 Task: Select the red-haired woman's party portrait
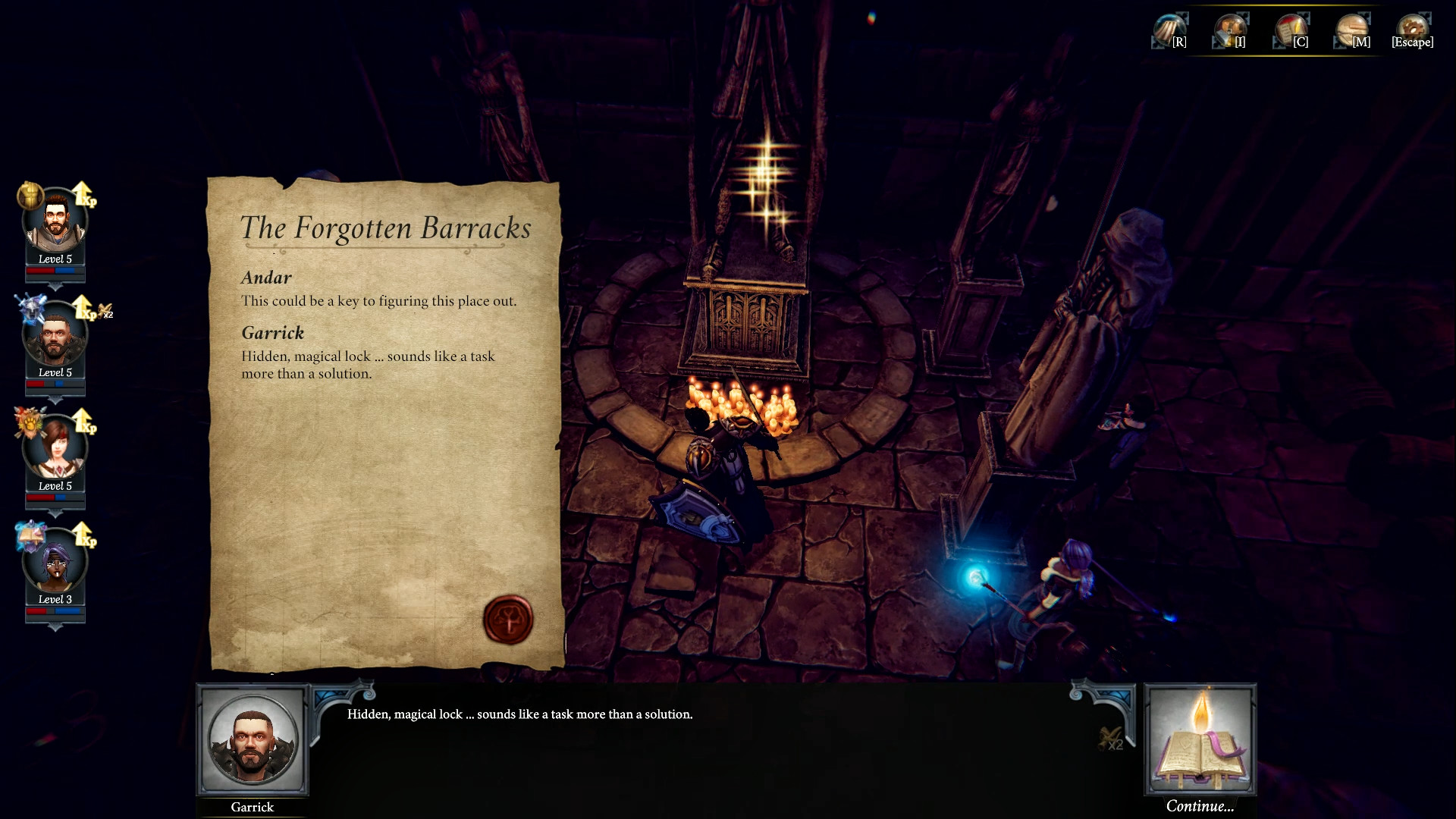(x=55, y=448)
